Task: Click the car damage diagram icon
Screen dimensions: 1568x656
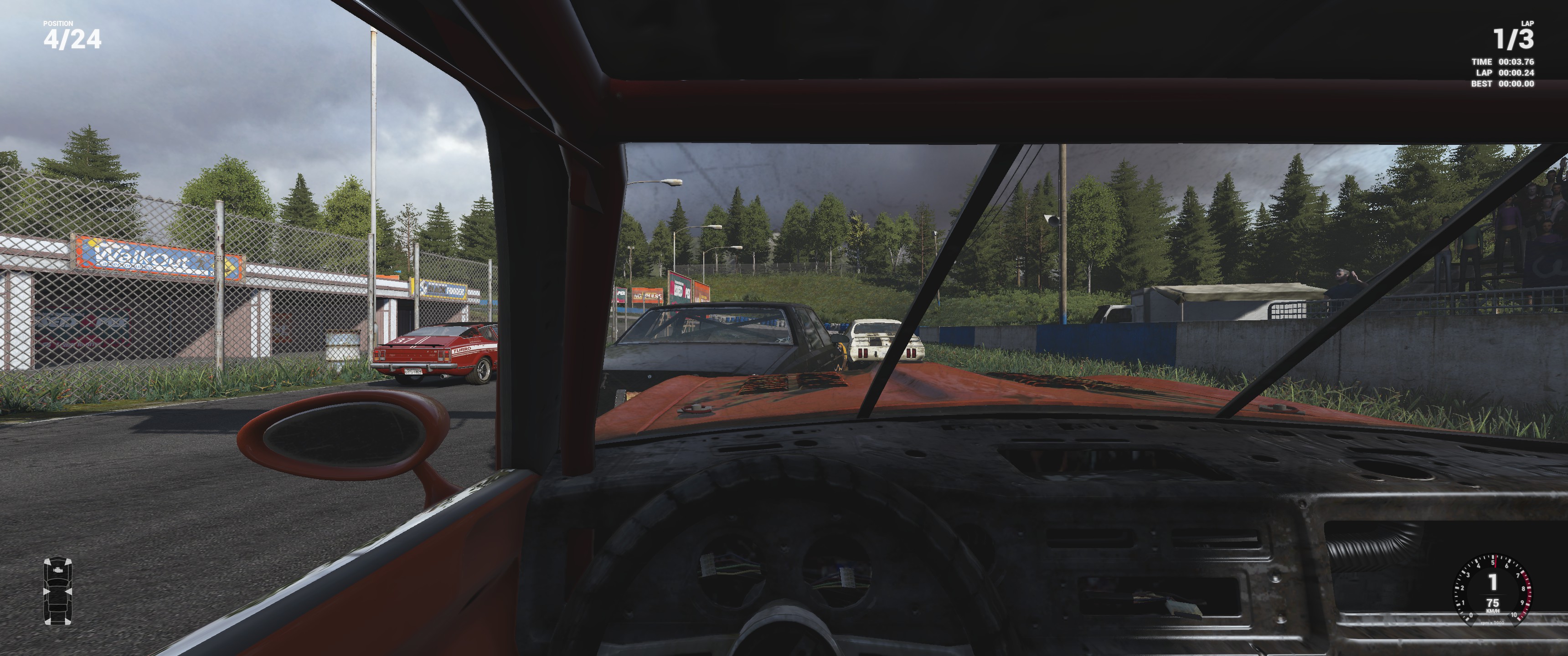Action: point(58,591)
